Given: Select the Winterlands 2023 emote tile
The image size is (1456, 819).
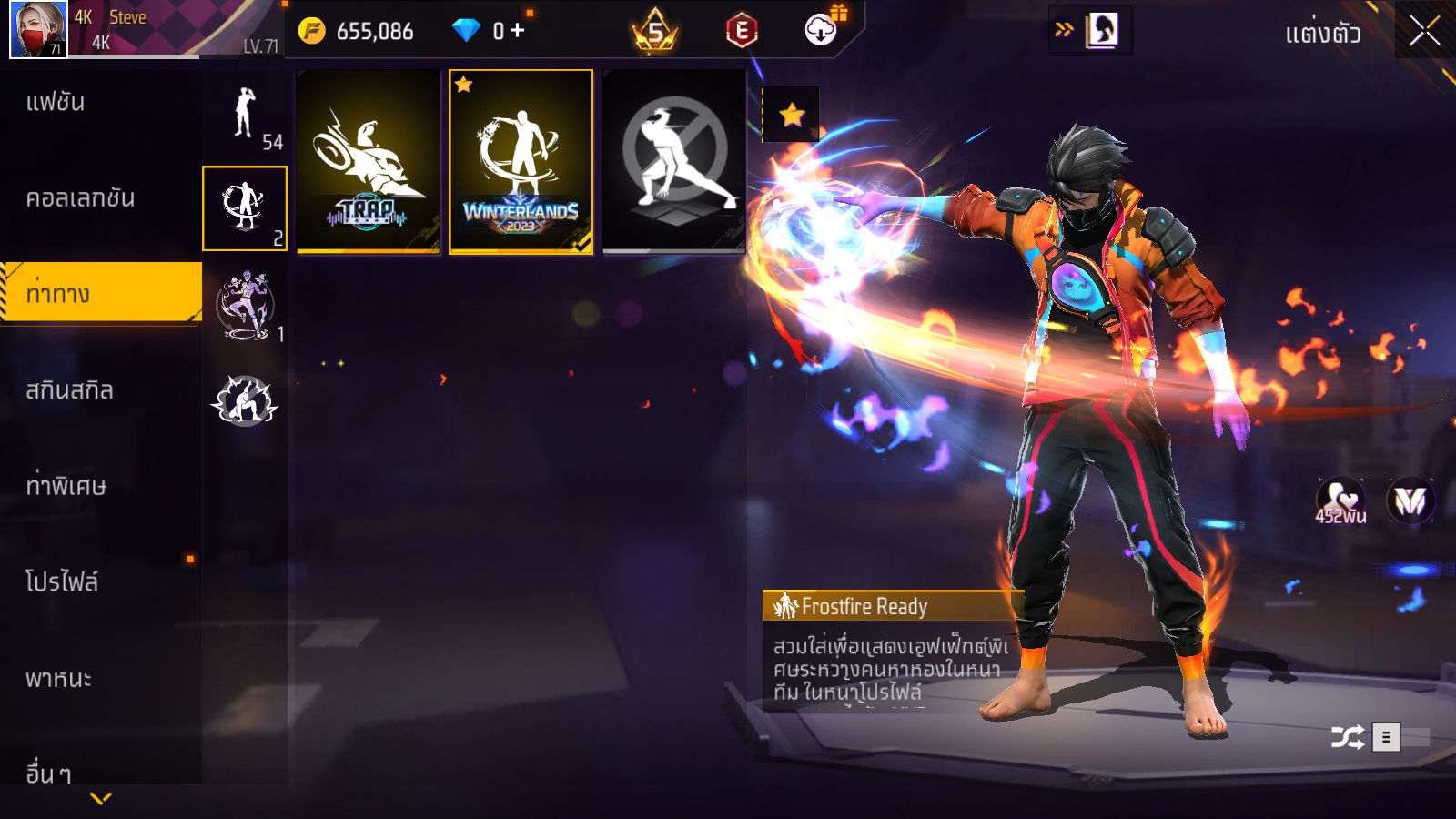Looking at the screenshot, I should (521, 162).
